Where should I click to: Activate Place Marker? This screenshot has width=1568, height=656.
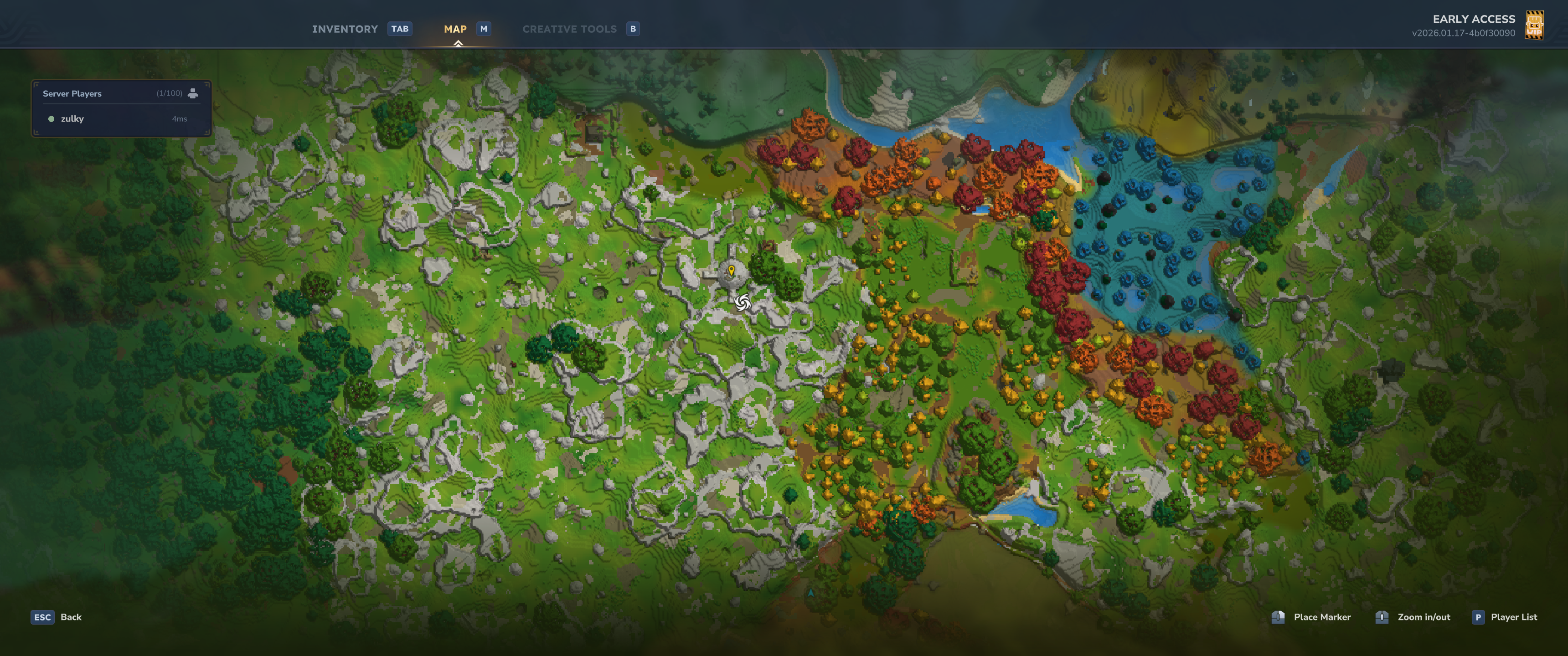click(x=1322, y=616)
